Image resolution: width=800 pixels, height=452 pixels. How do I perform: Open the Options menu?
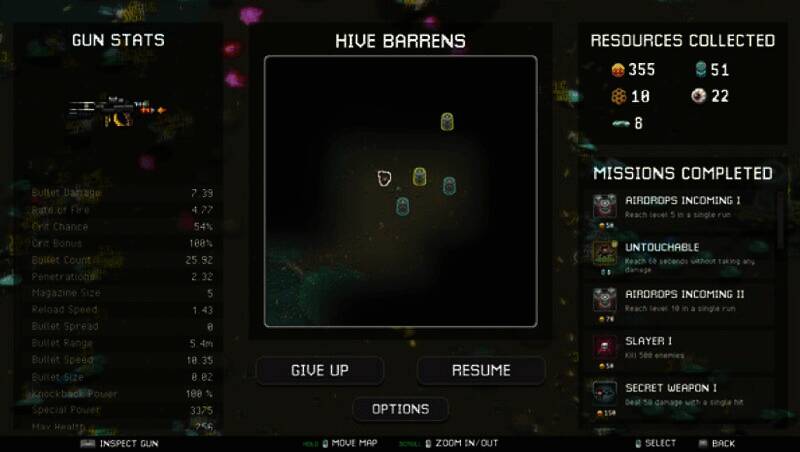tap(400, 409)
